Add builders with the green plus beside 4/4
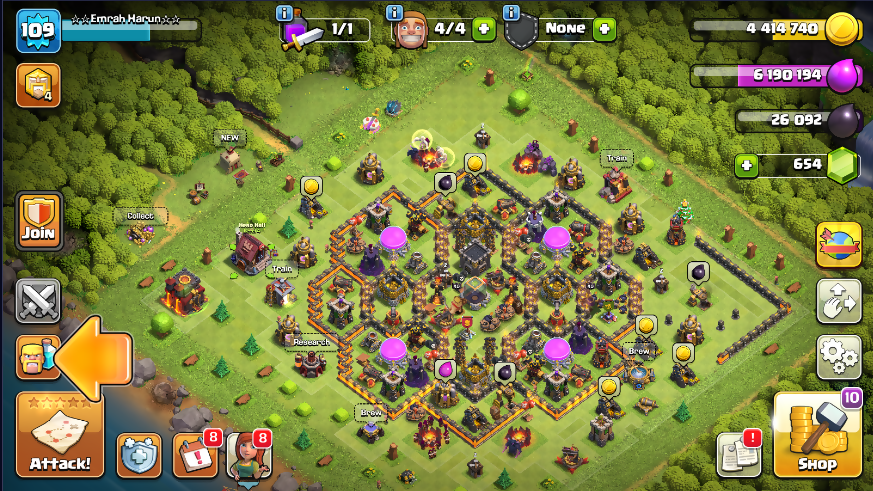This screenshot has width=873, height=491. click(484, 29)
